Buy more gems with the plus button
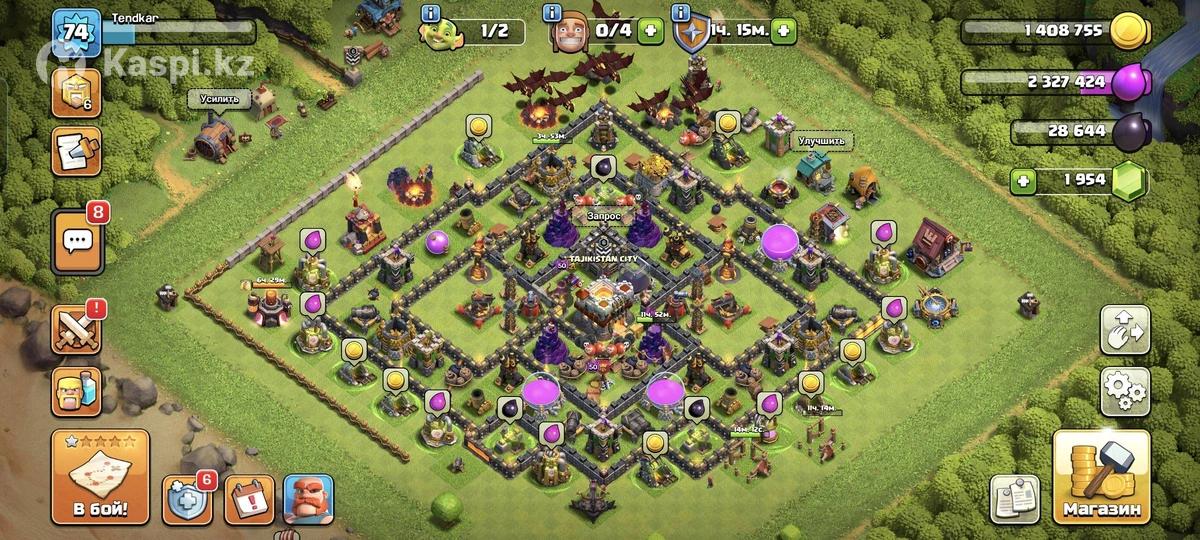Viewport: 1200px width, 540px height. (x=1023, y=181)
